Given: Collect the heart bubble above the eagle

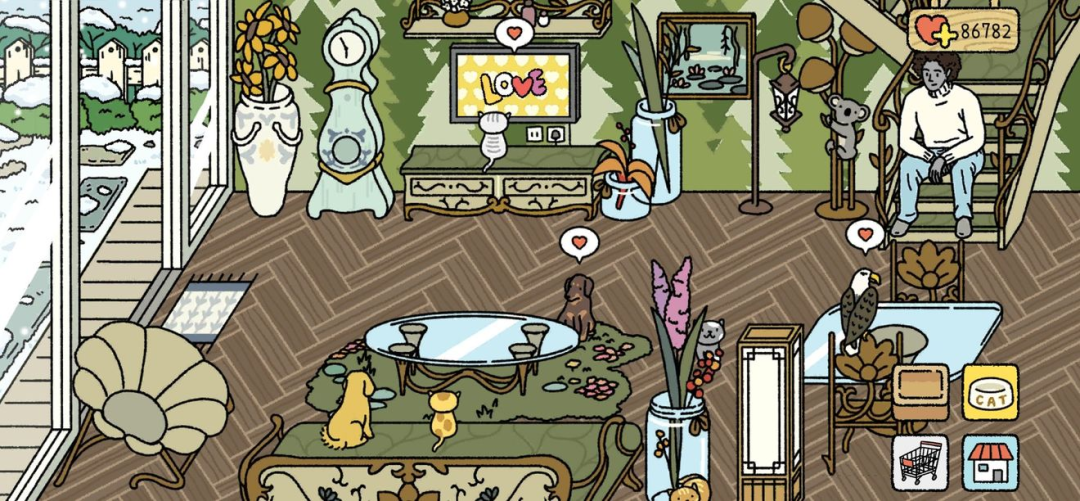Looking at the screenshot, I should 865,236.
